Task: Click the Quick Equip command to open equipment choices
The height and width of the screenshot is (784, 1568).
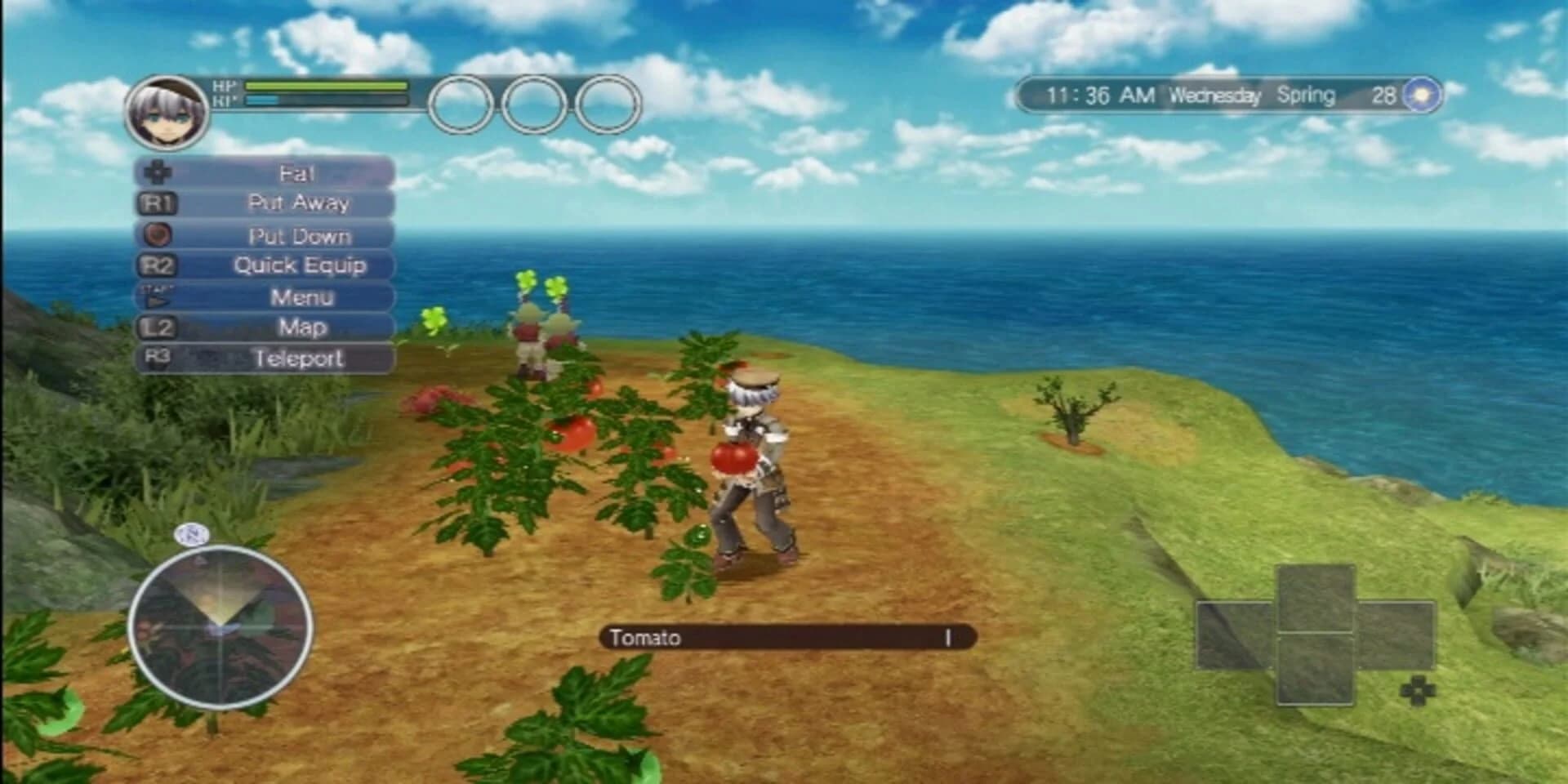Action: 300,265
